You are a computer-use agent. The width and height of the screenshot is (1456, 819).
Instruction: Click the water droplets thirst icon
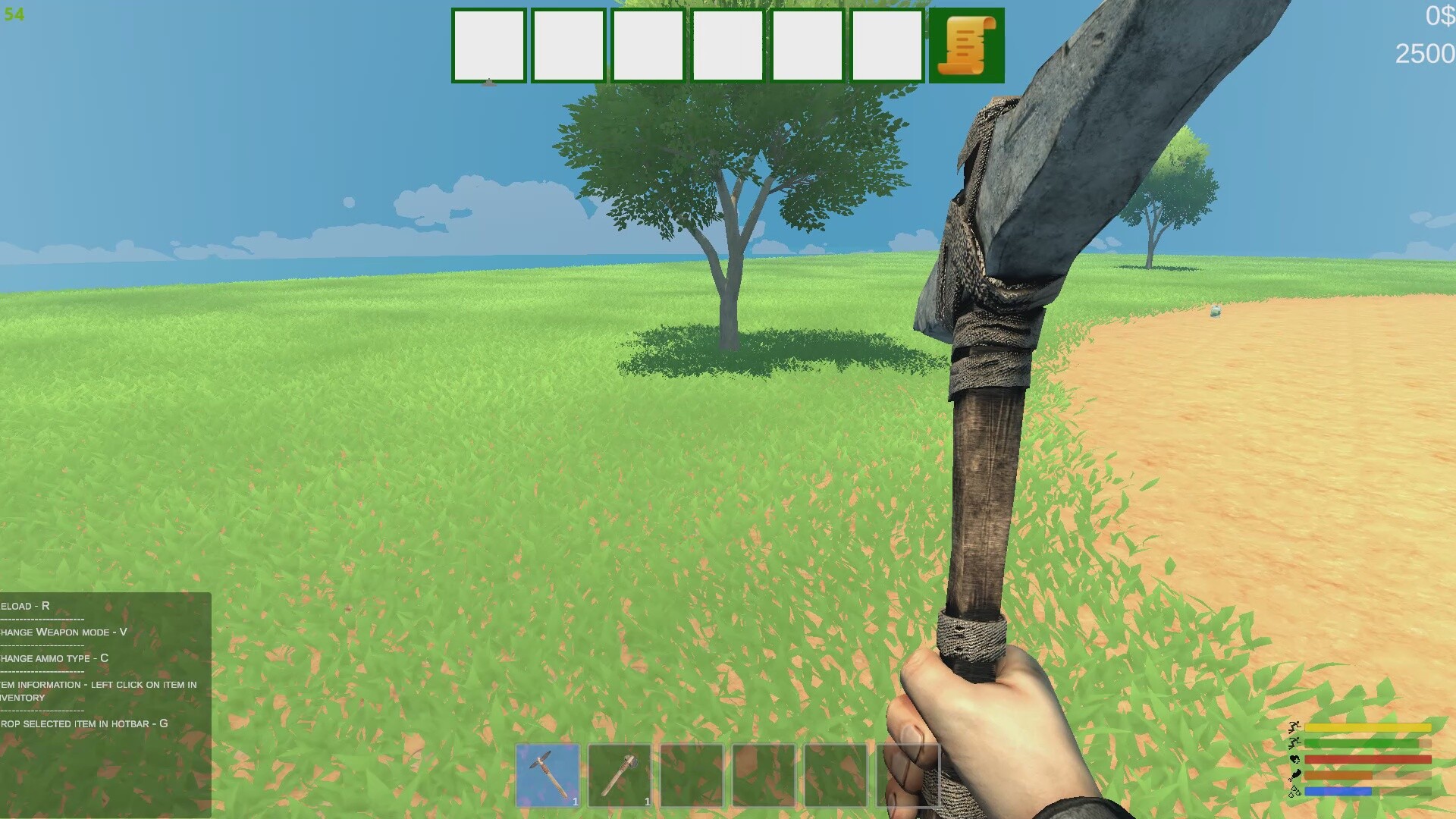click(x=1294, y=792)
